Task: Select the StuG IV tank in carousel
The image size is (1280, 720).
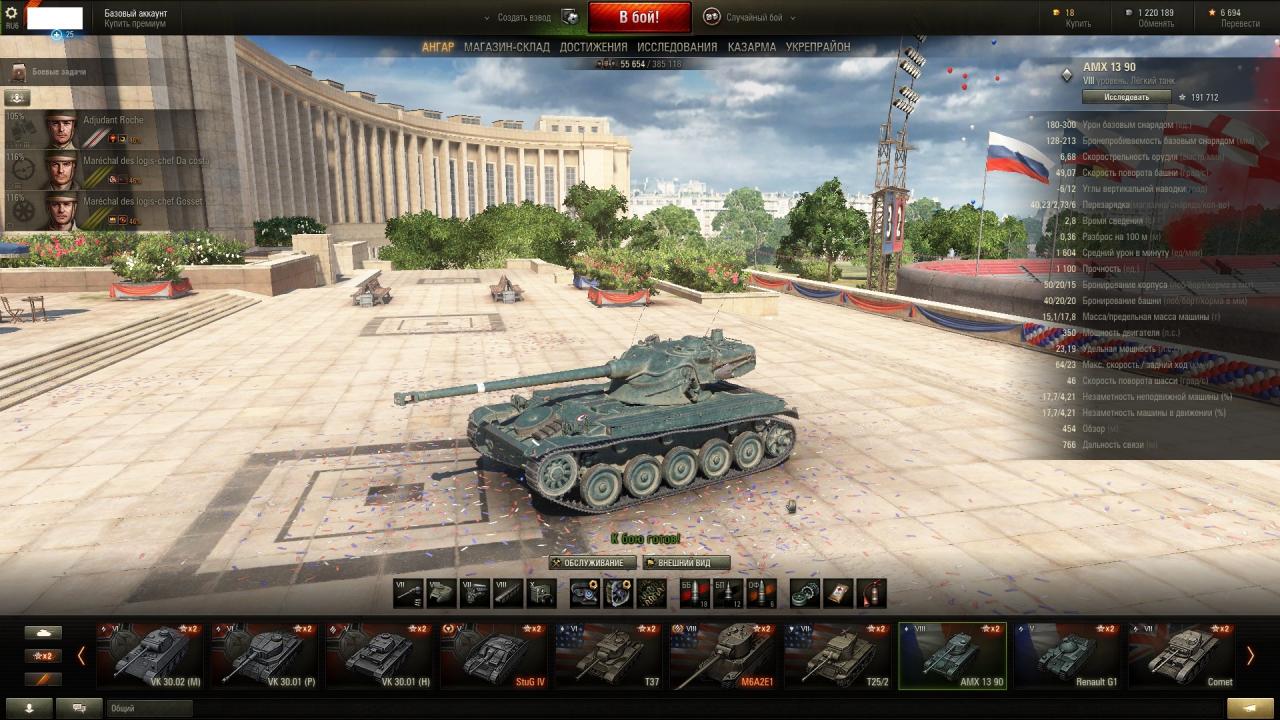Action: (x=493, y=656)
